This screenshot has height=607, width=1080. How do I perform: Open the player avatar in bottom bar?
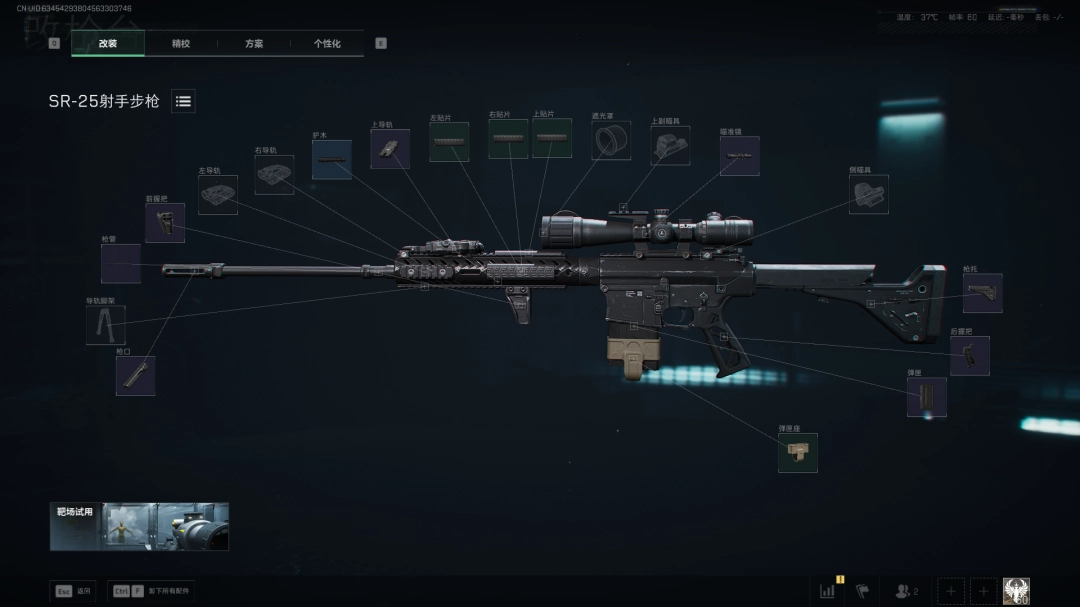[x=1016, y=591]
